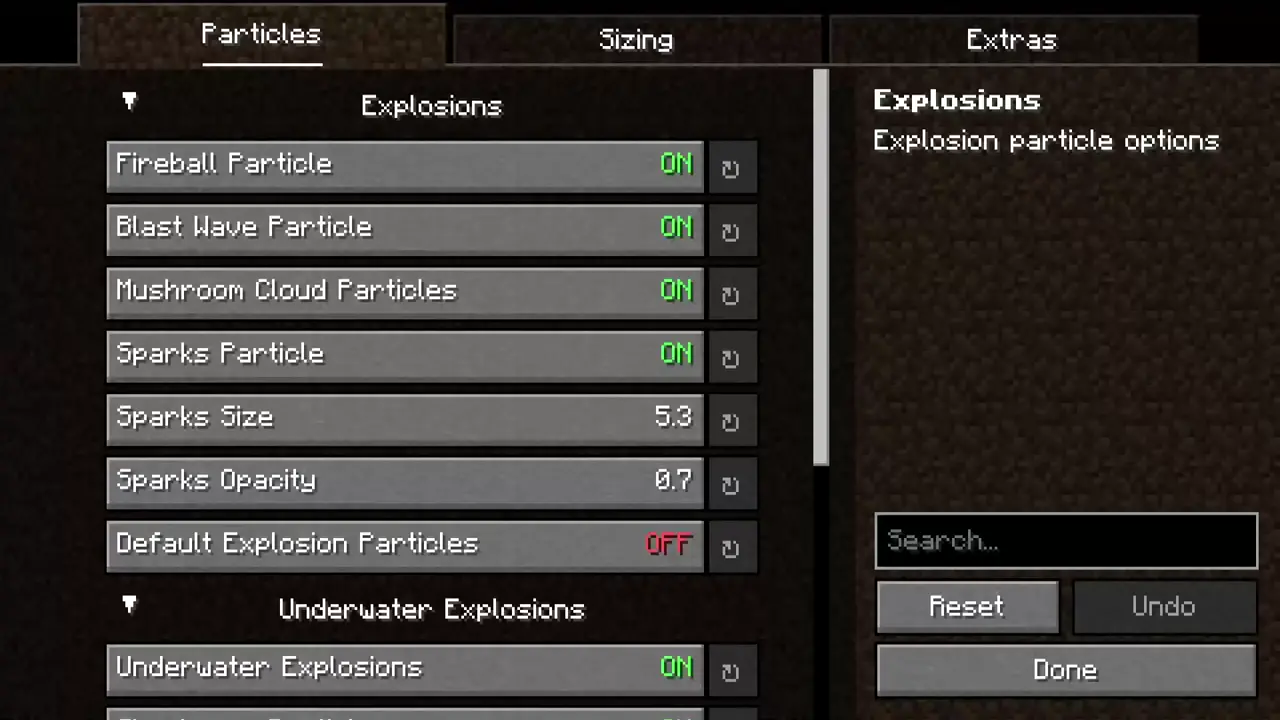Reset Default Explosion Particles setting
Image resolution: width=1280 pixels, height=720 pixels.
tap(732, 547)
